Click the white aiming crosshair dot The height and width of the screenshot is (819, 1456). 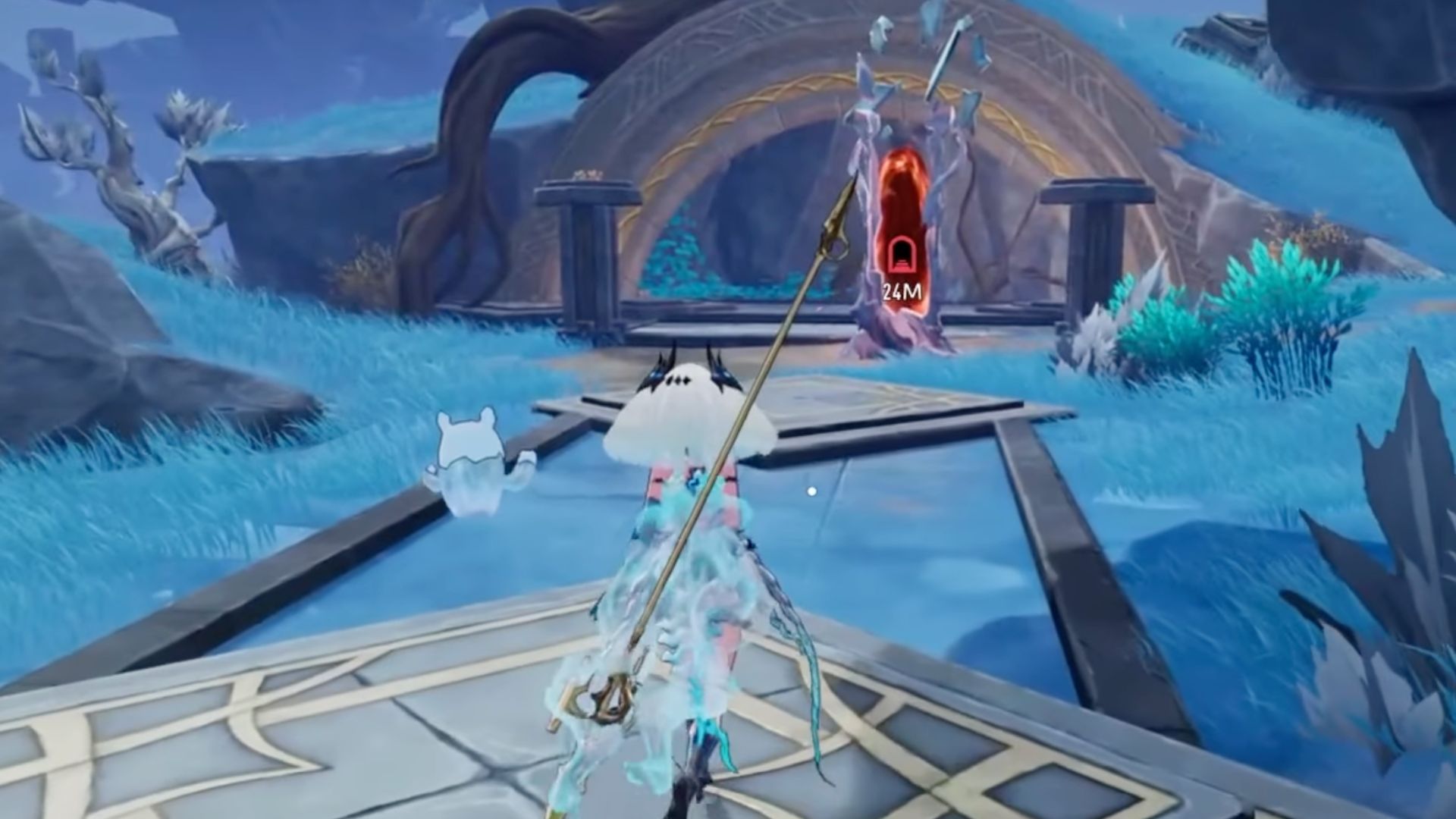811,491
